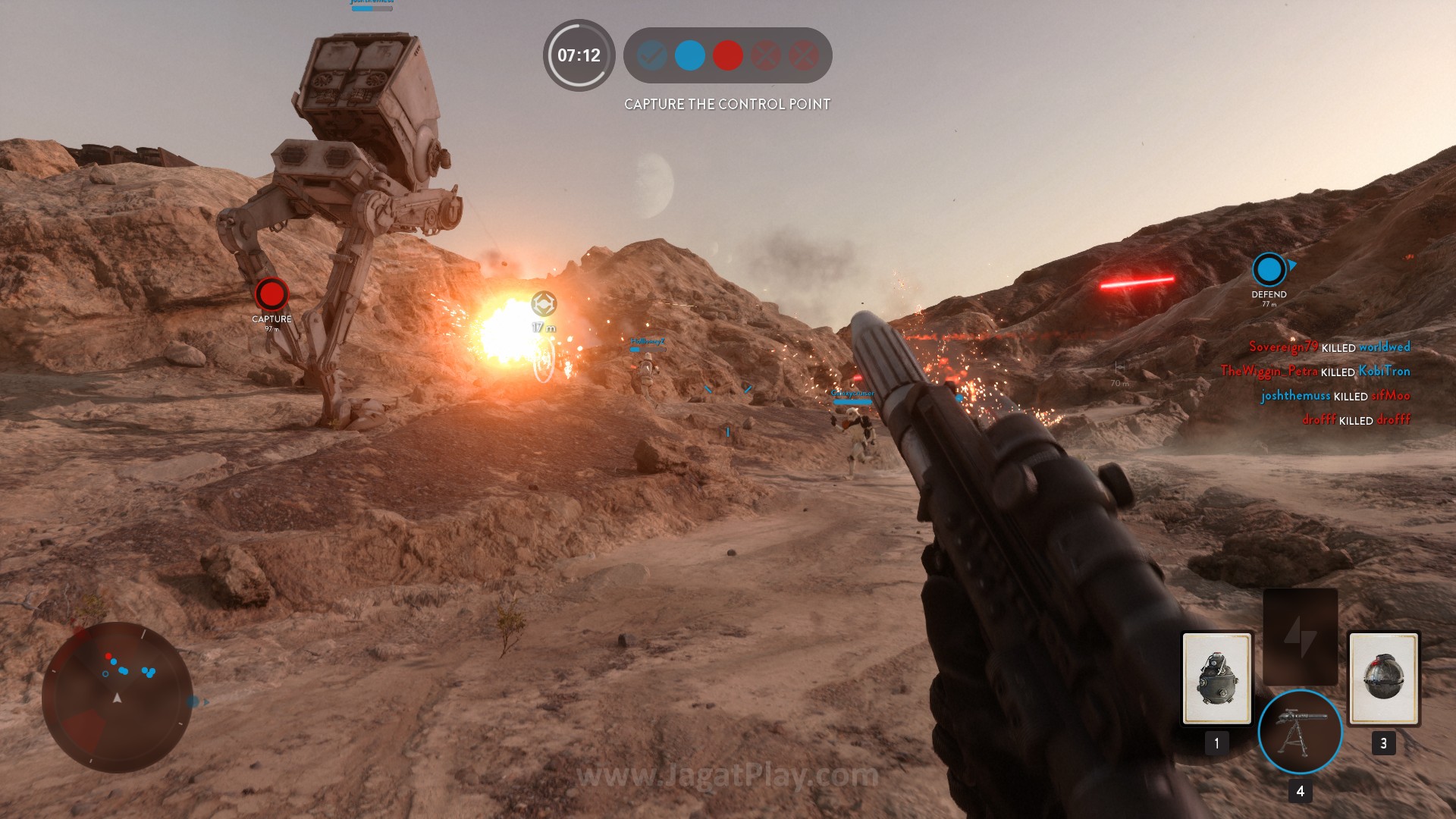This screenshot has height=819, width=1456.
Task: Click the solid blue control point indicator
Action: [689, 55]
